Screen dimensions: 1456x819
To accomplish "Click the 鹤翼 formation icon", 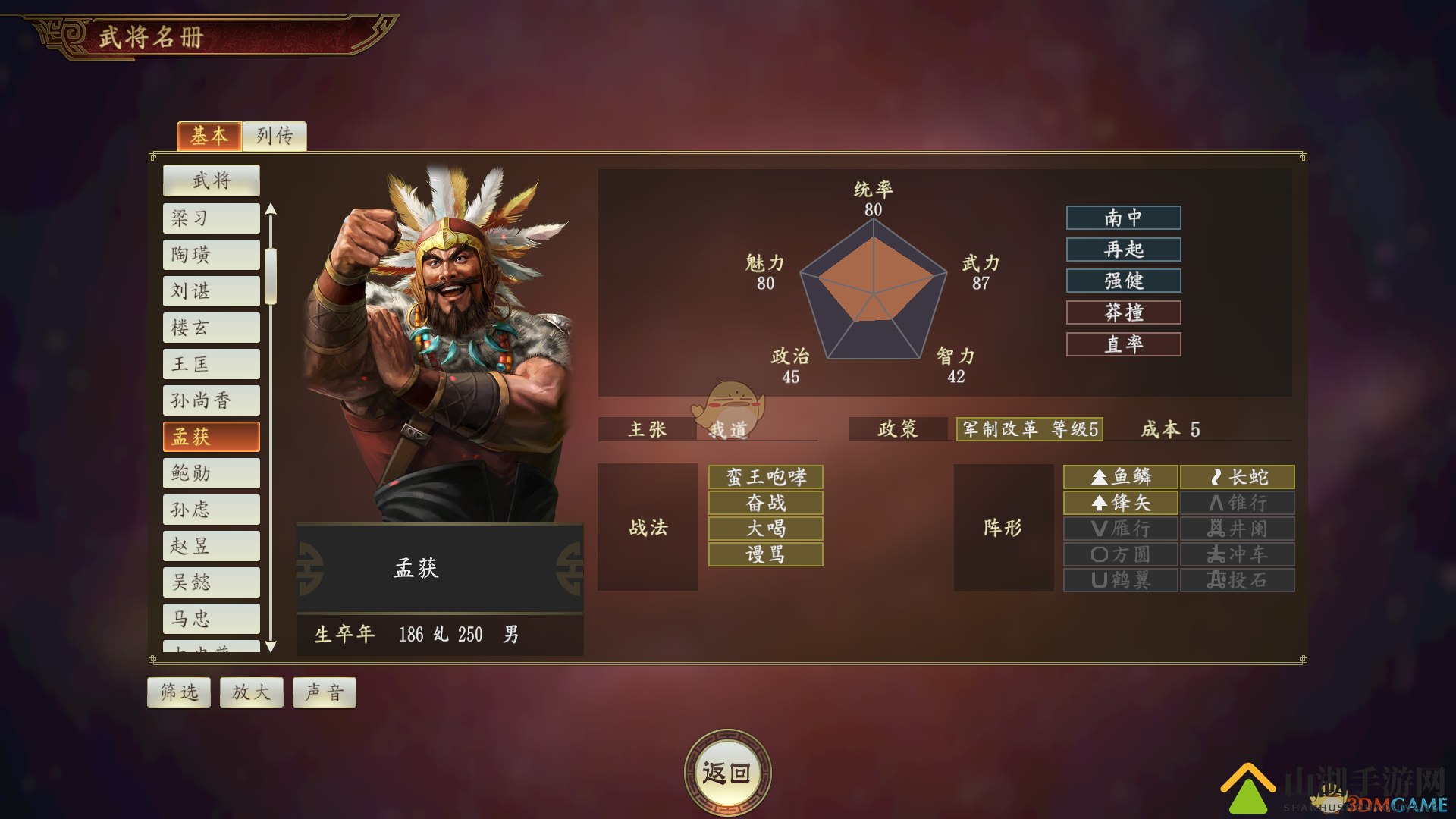I will click(1121, 580).
